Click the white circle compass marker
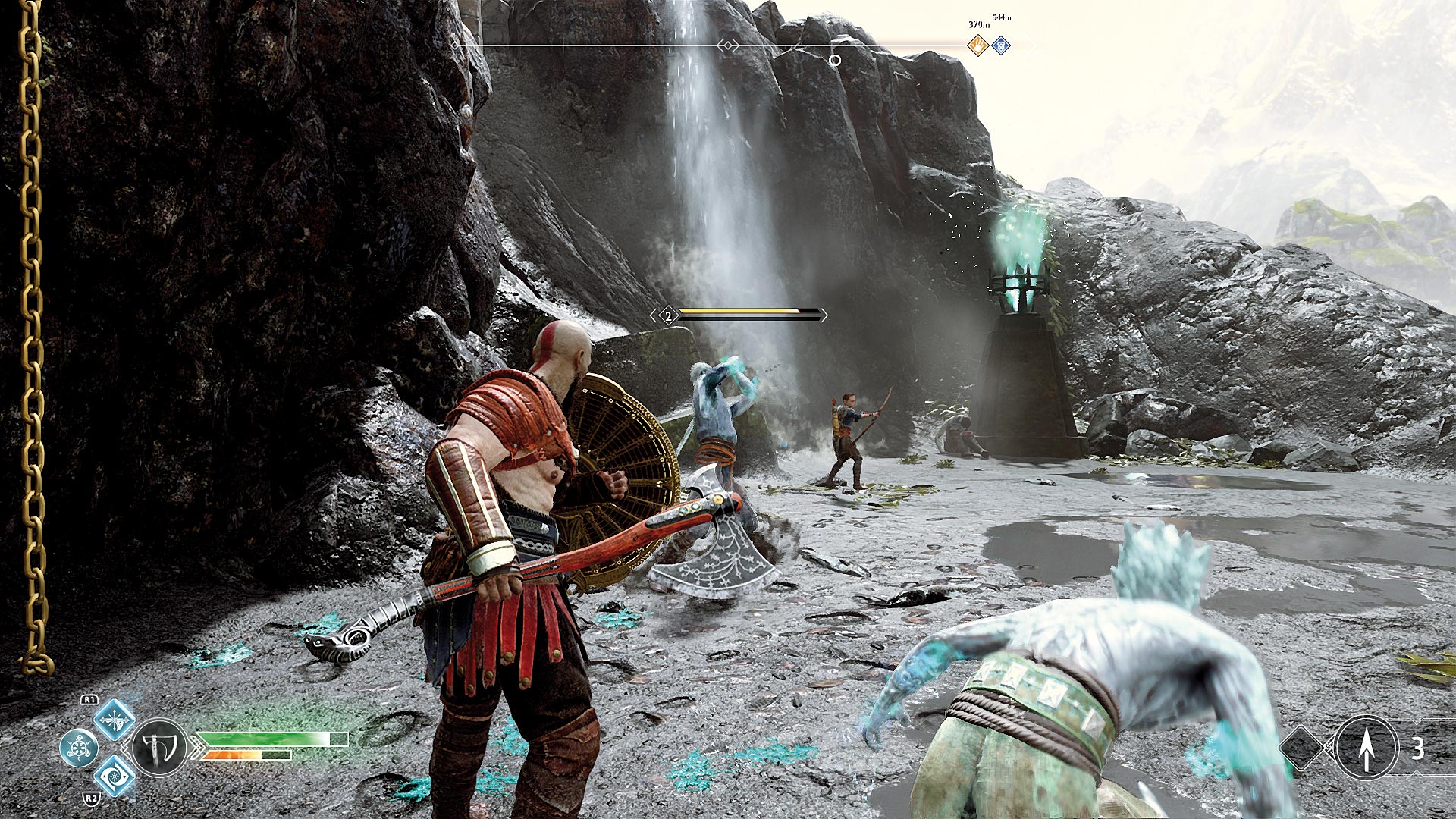The height and width of the screenshot is (819, 1456). (834, 60)
